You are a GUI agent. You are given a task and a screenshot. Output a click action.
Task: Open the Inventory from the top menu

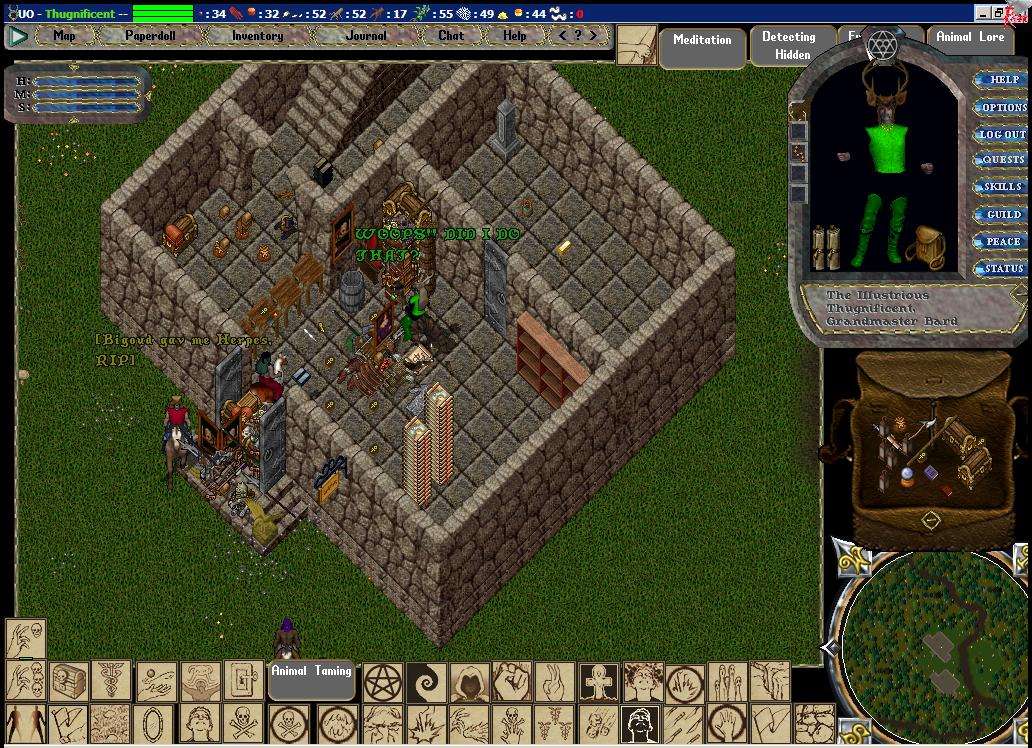[257, 36]
